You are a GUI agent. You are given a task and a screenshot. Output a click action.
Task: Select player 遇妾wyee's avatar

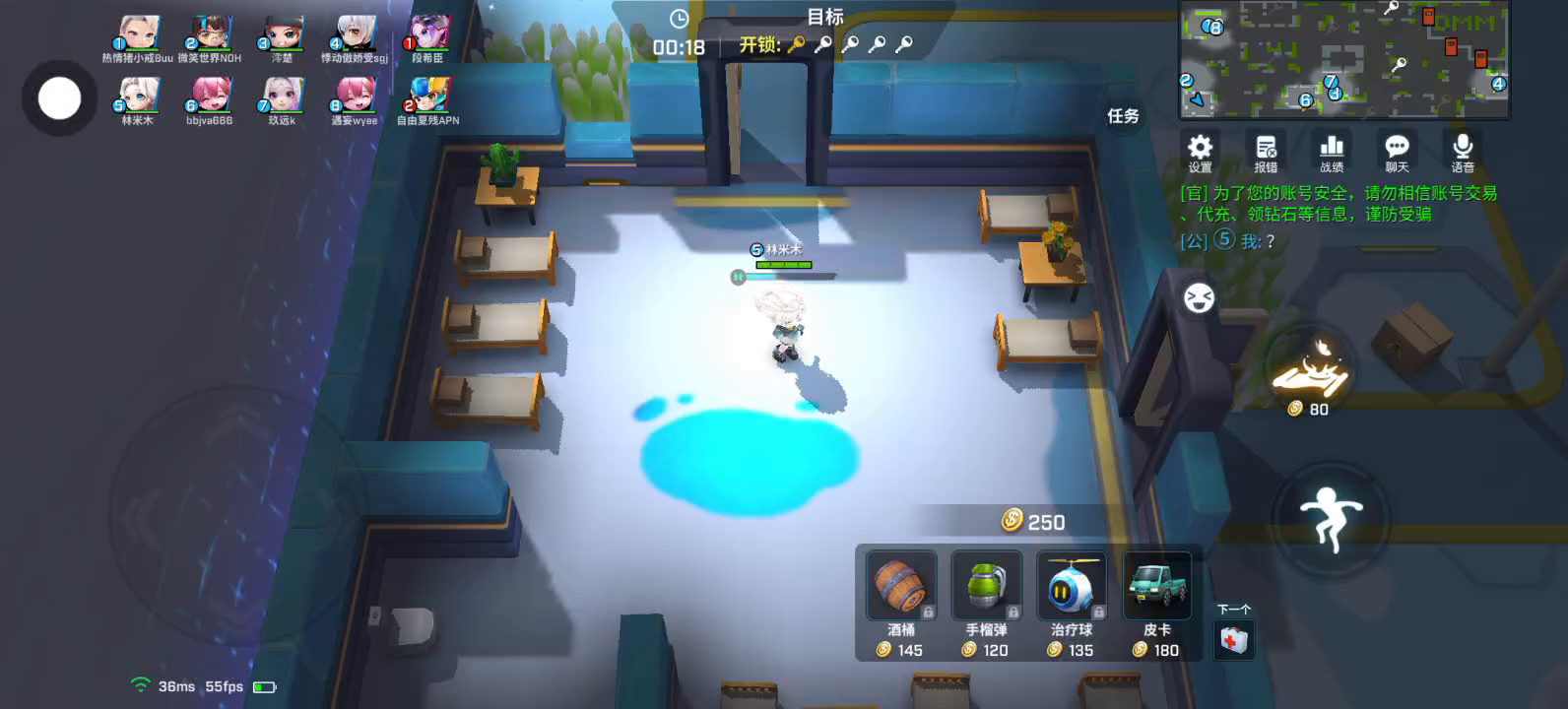tap(355, 97)
